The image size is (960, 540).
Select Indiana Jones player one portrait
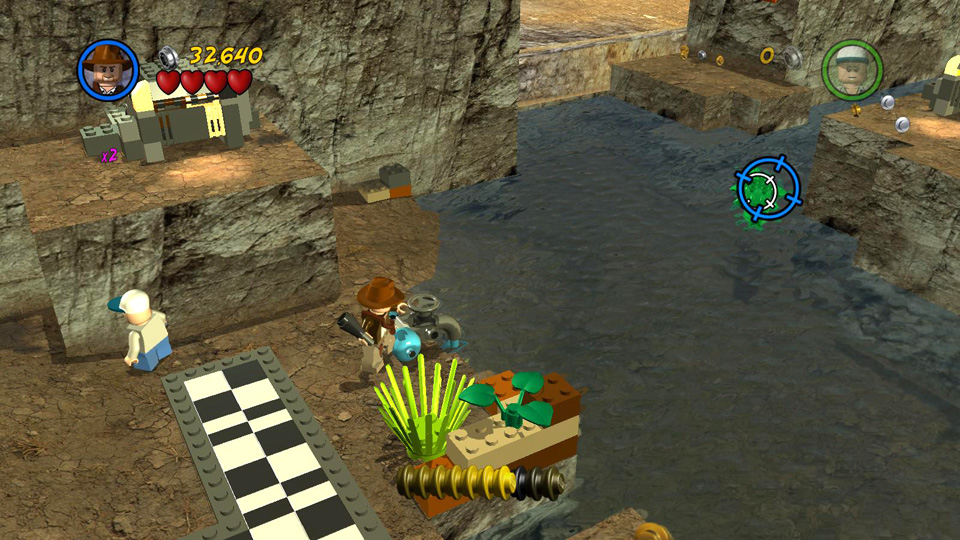[x=107, y=70]
